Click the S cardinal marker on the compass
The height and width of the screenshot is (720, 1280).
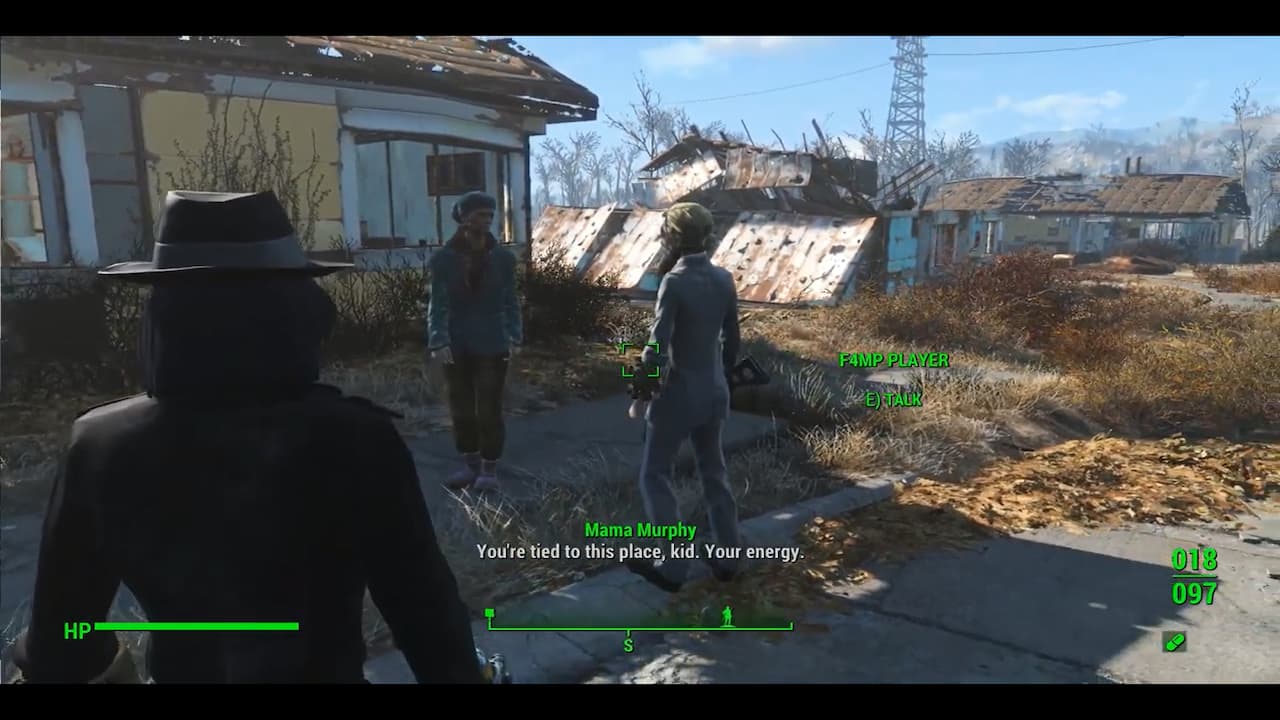click(x=629, y=645)
